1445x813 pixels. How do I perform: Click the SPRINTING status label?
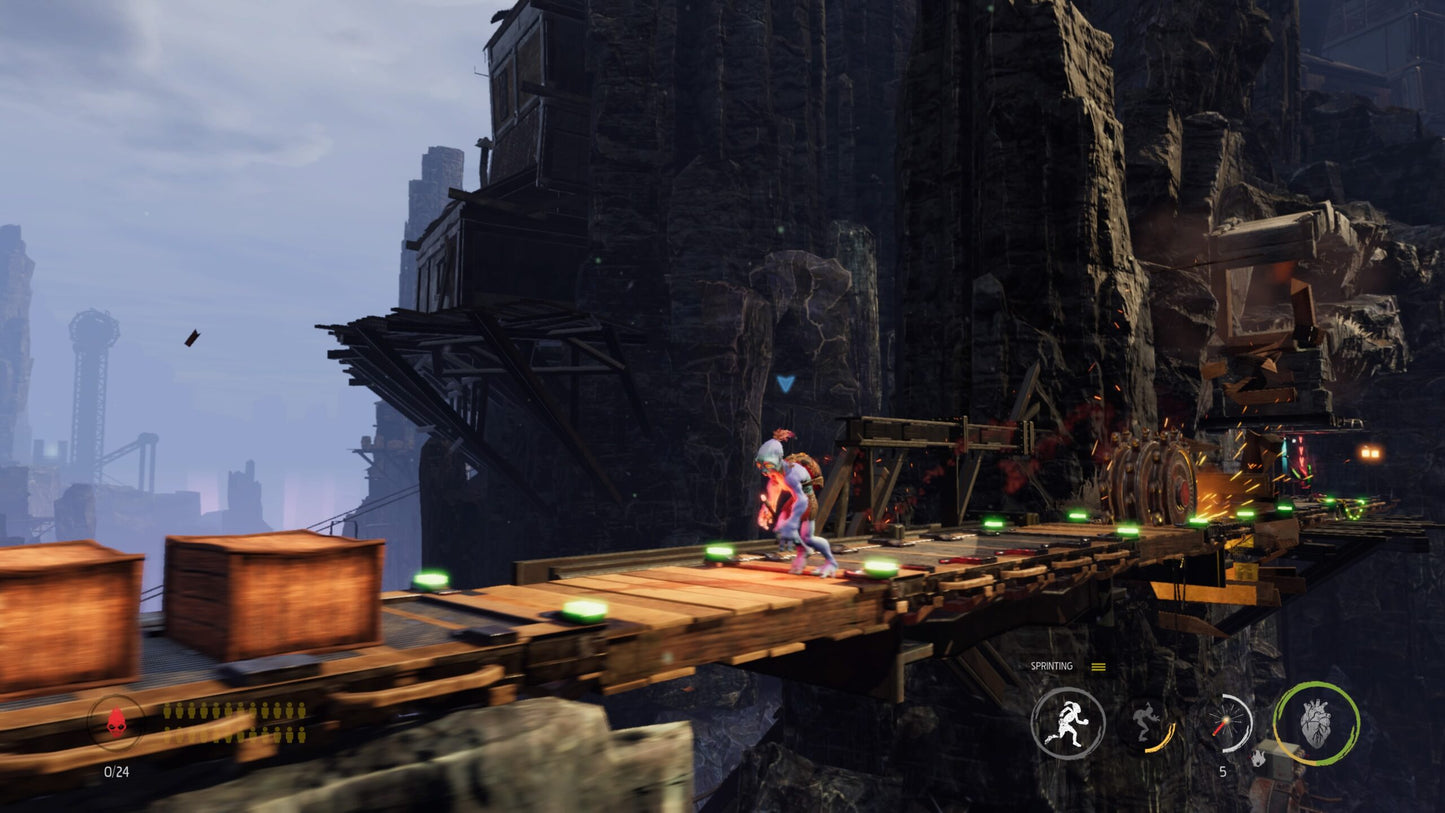1051,664
